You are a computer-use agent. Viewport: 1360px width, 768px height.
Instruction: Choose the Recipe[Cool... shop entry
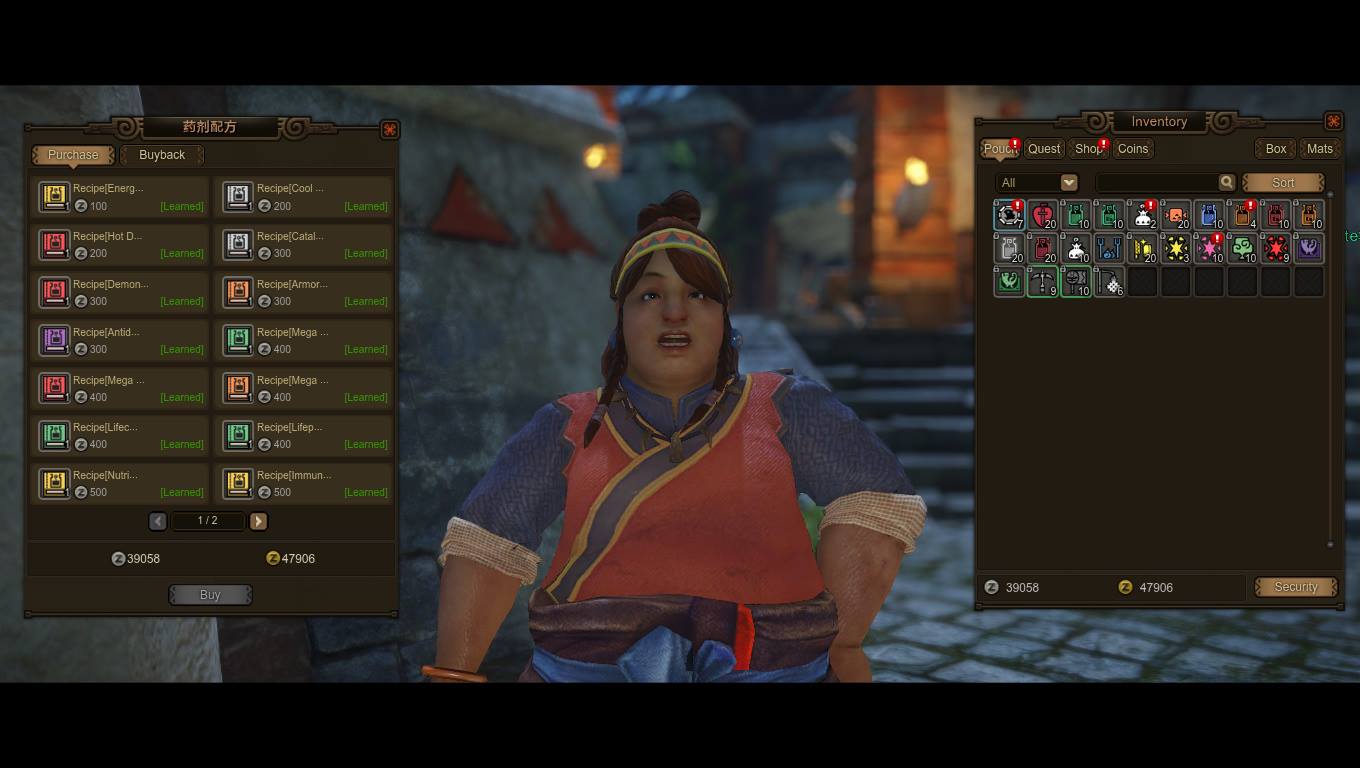coord(304,196)
